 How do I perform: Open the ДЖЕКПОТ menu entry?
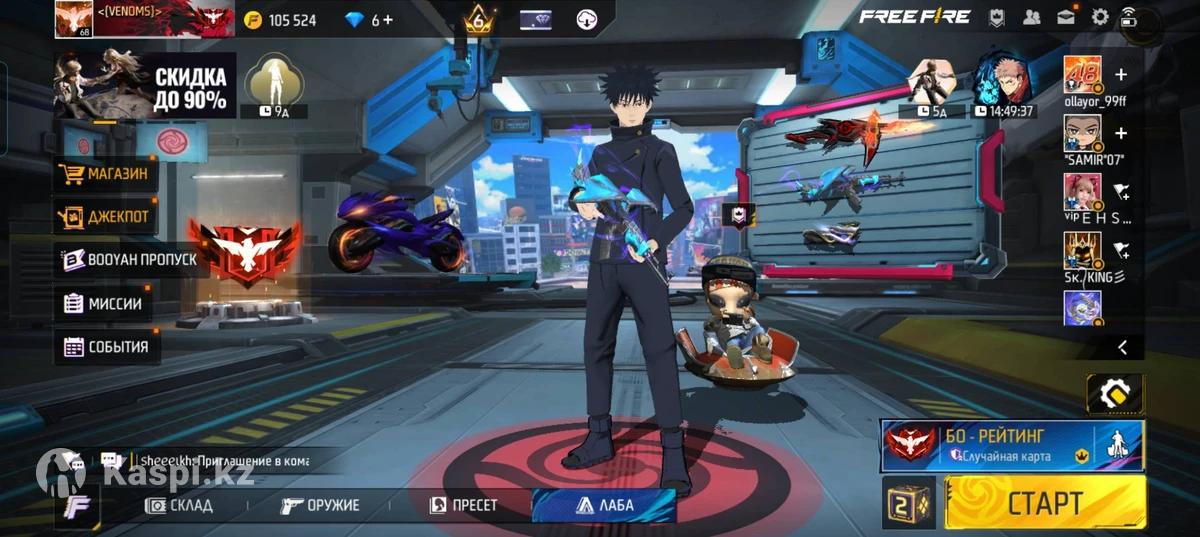[x=105, y=216]
